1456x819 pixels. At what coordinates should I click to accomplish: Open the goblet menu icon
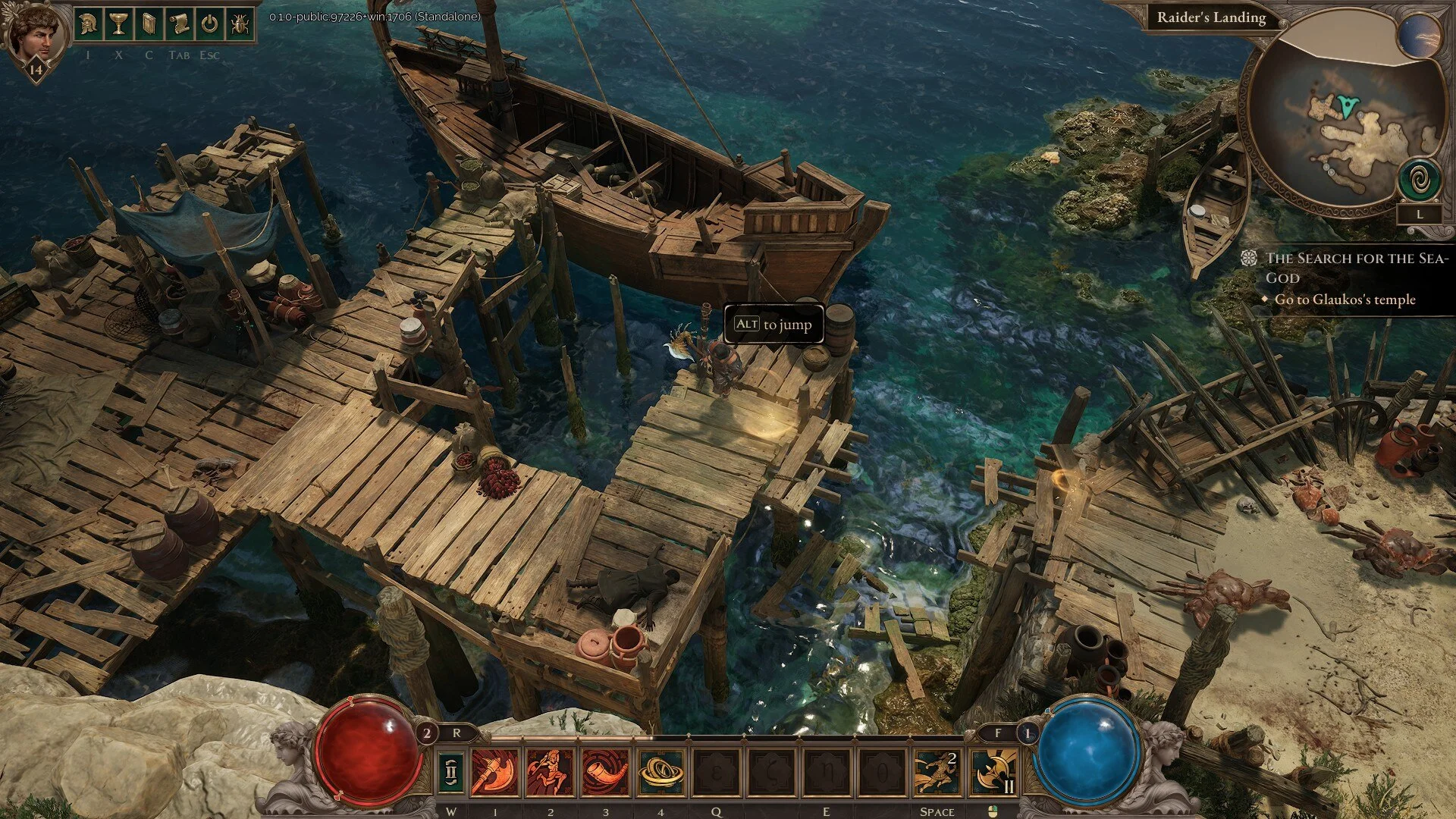click(x=118, y=24)
